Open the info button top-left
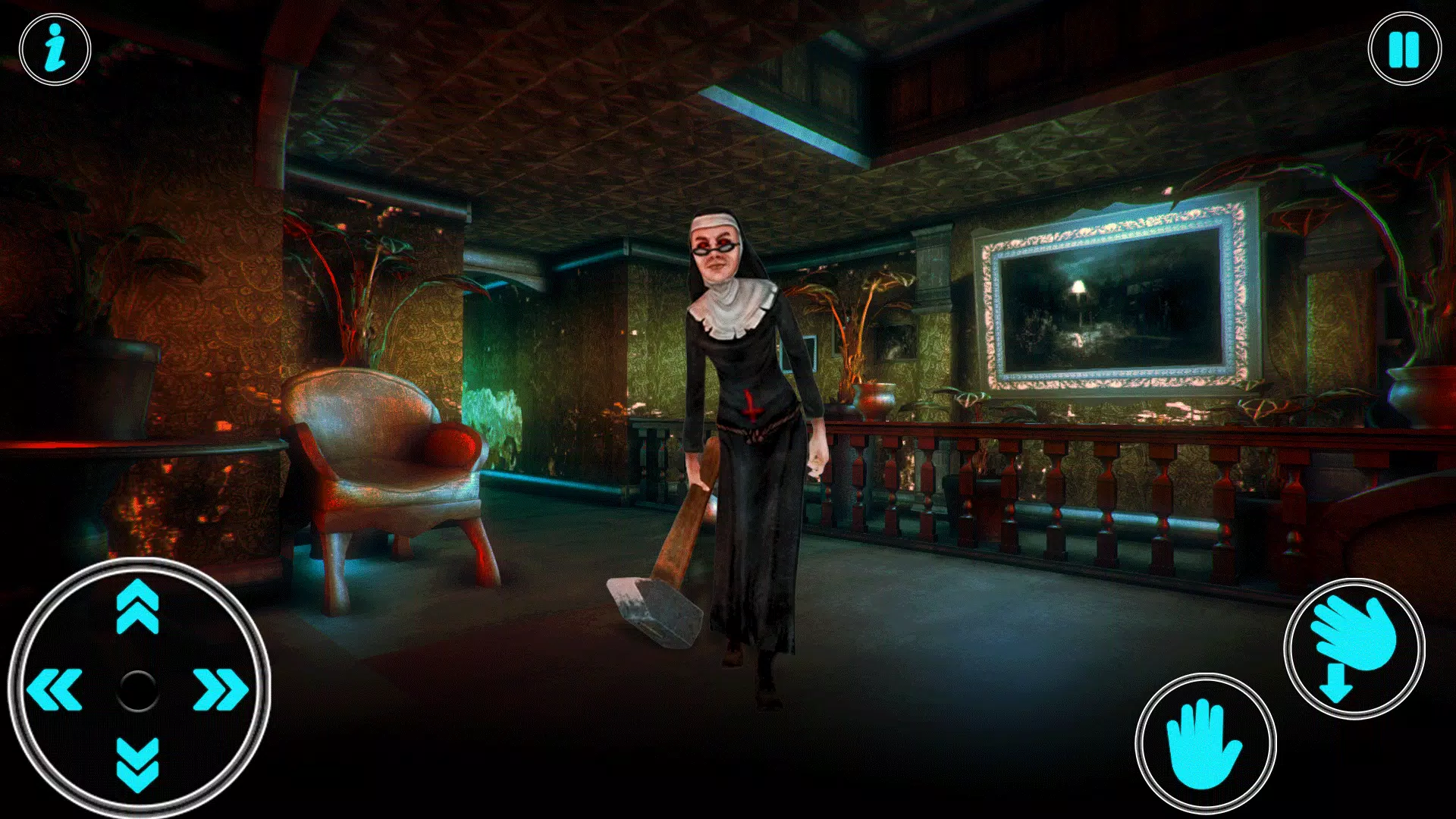Screen dimensions: 1456x819 tap(55, 49)
